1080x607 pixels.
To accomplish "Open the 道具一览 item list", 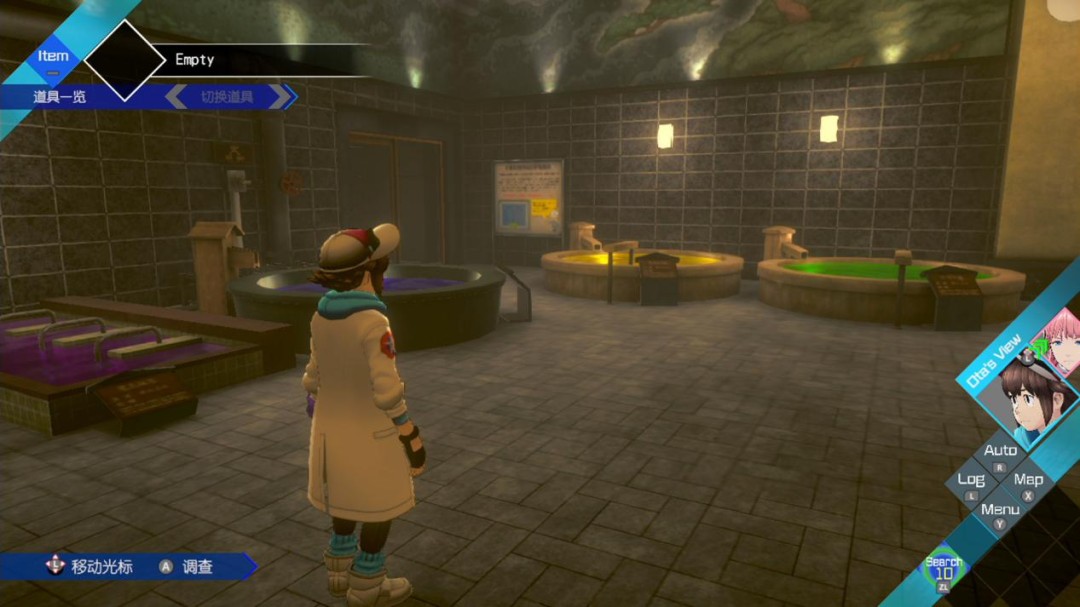I will (x=61, y=97).
